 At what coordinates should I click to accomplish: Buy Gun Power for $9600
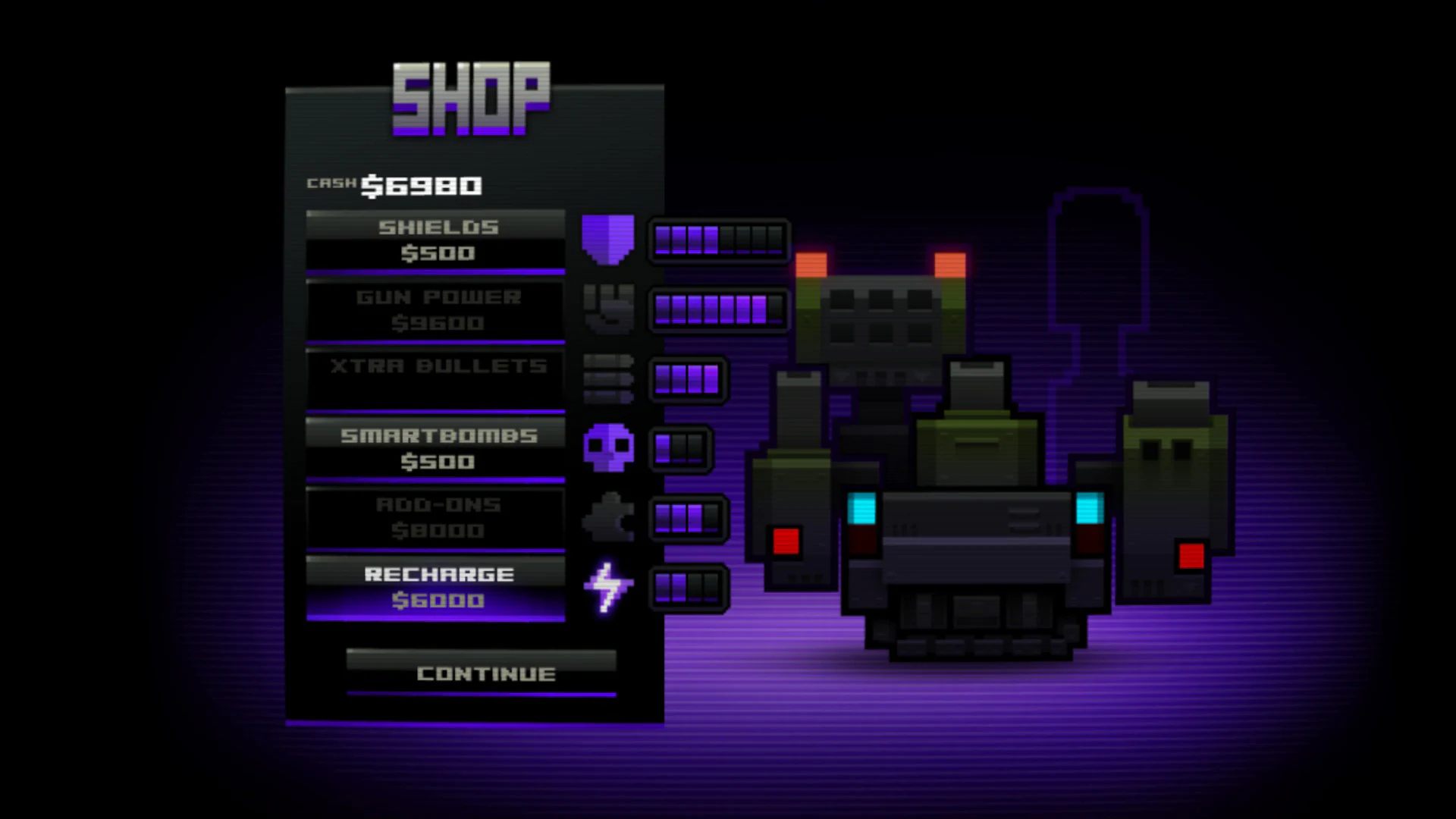point(434,309)
